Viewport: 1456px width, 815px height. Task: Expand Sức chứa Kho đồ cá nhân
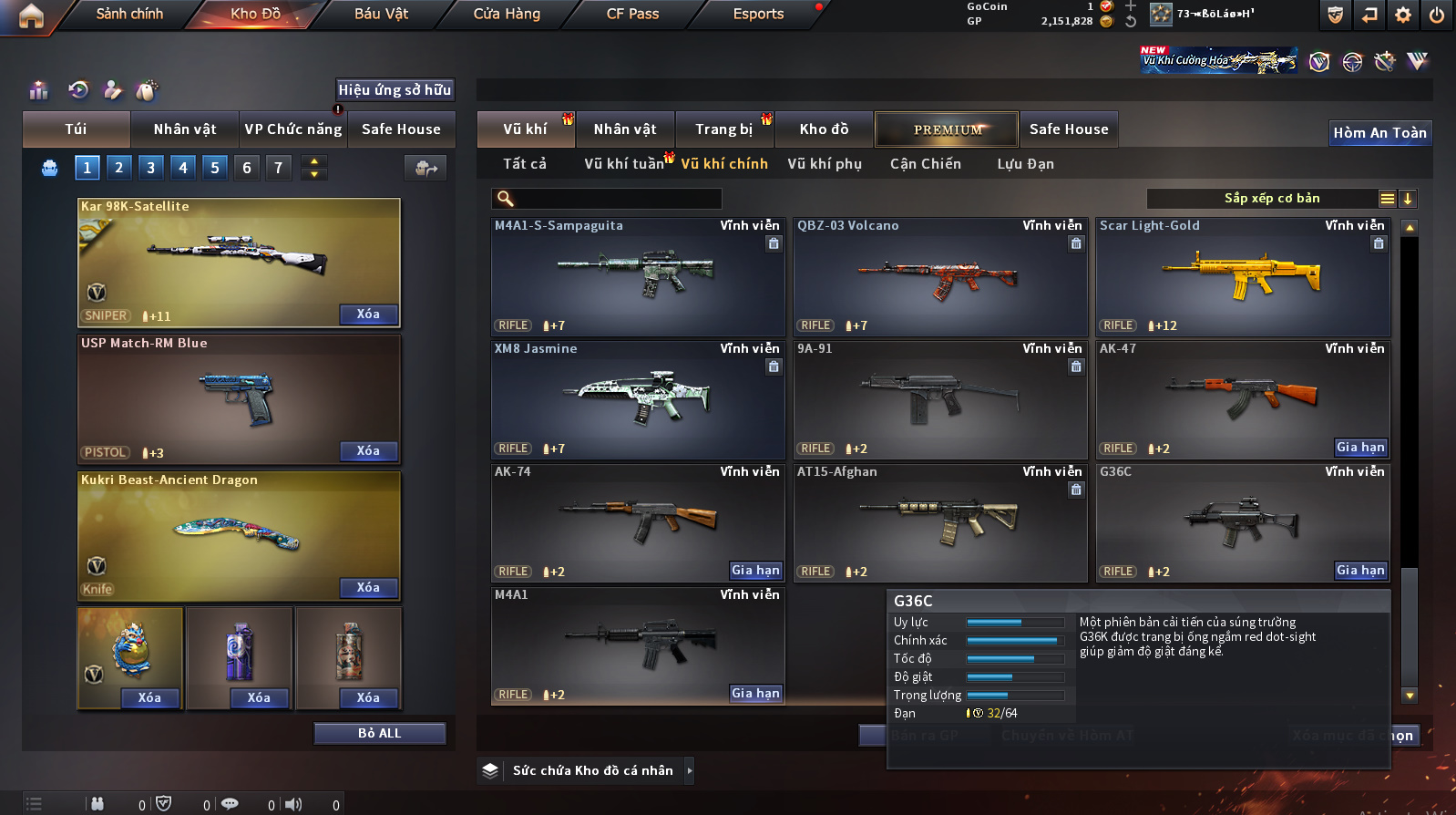click(x=592, y=770)
